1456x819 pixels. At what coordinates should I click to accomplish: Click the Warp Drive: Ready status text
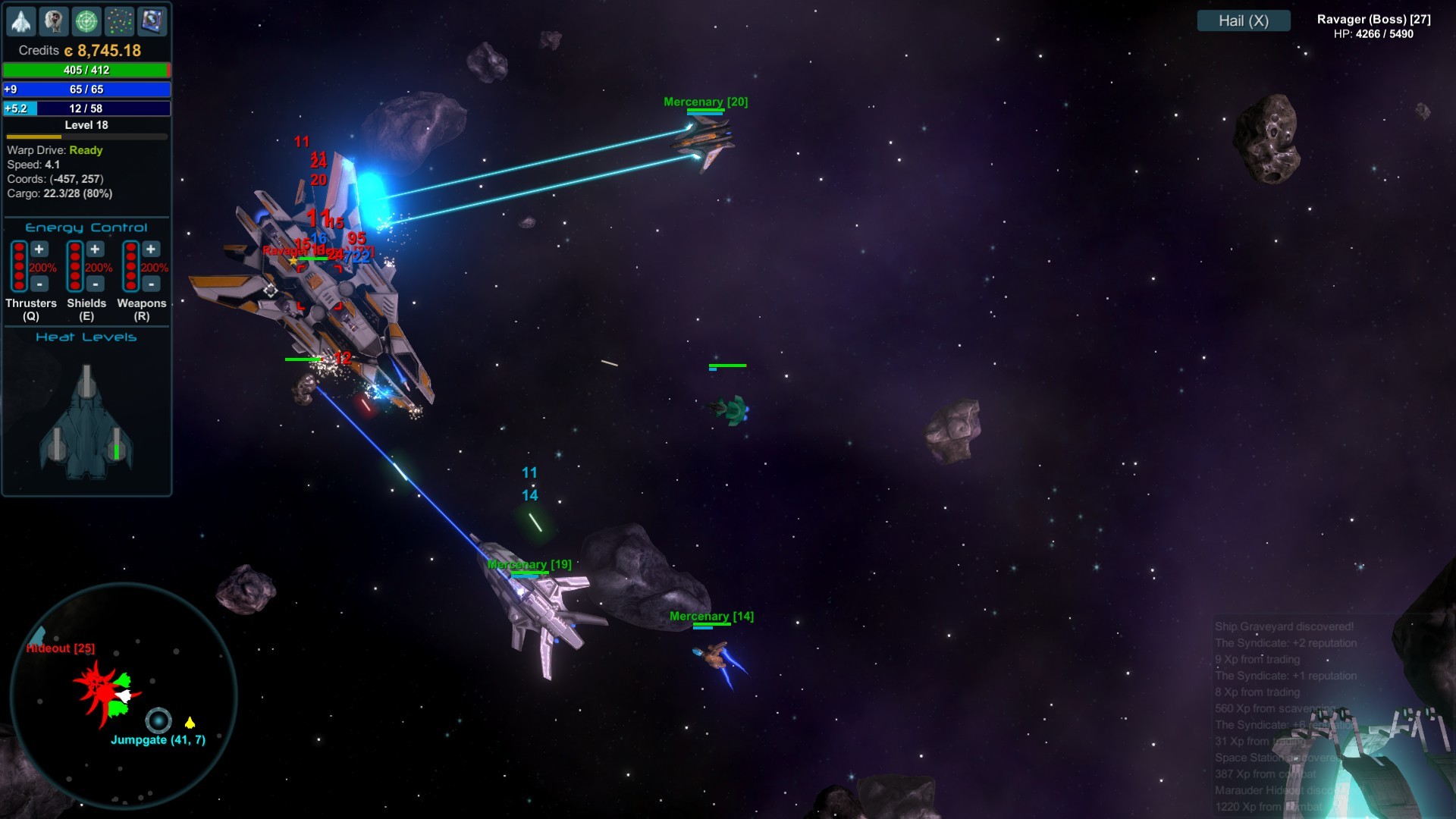click(53, 150)
